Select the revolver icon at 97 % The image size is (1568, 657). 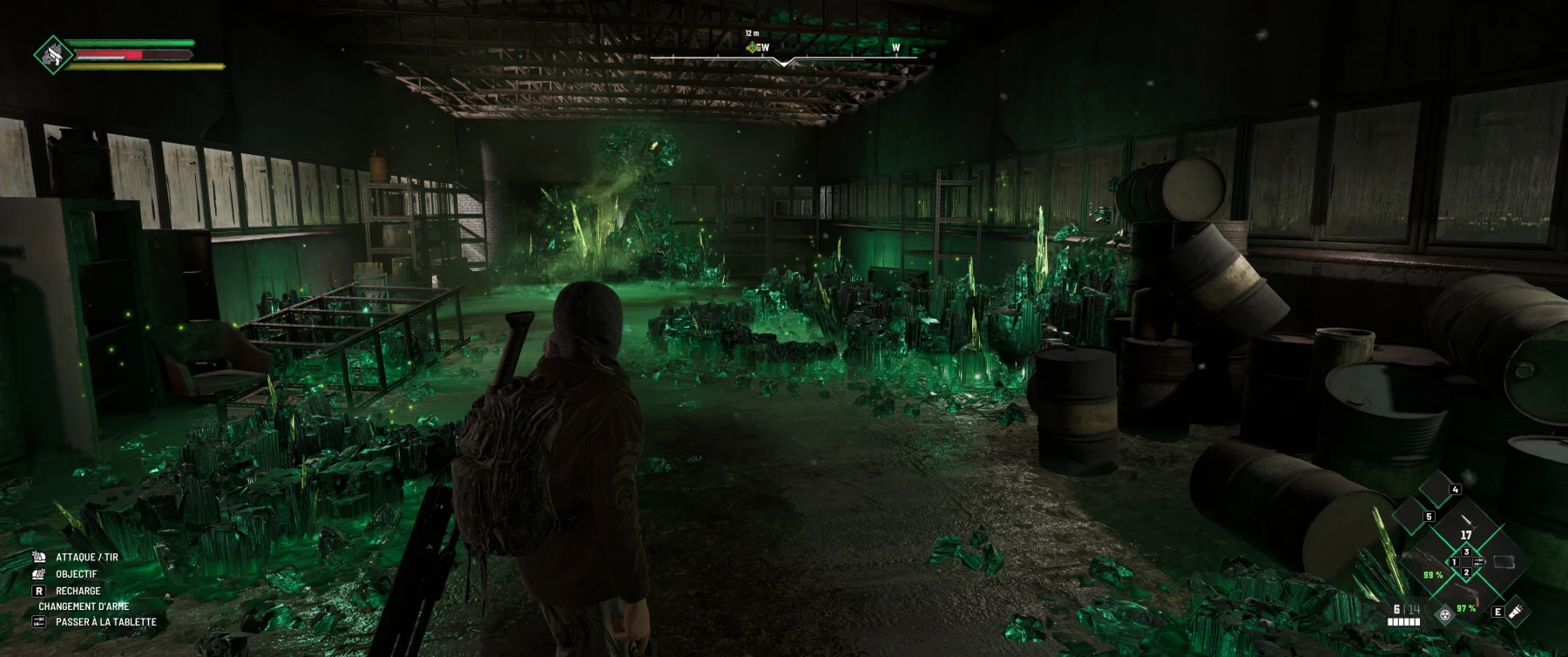pos(1469,593)
